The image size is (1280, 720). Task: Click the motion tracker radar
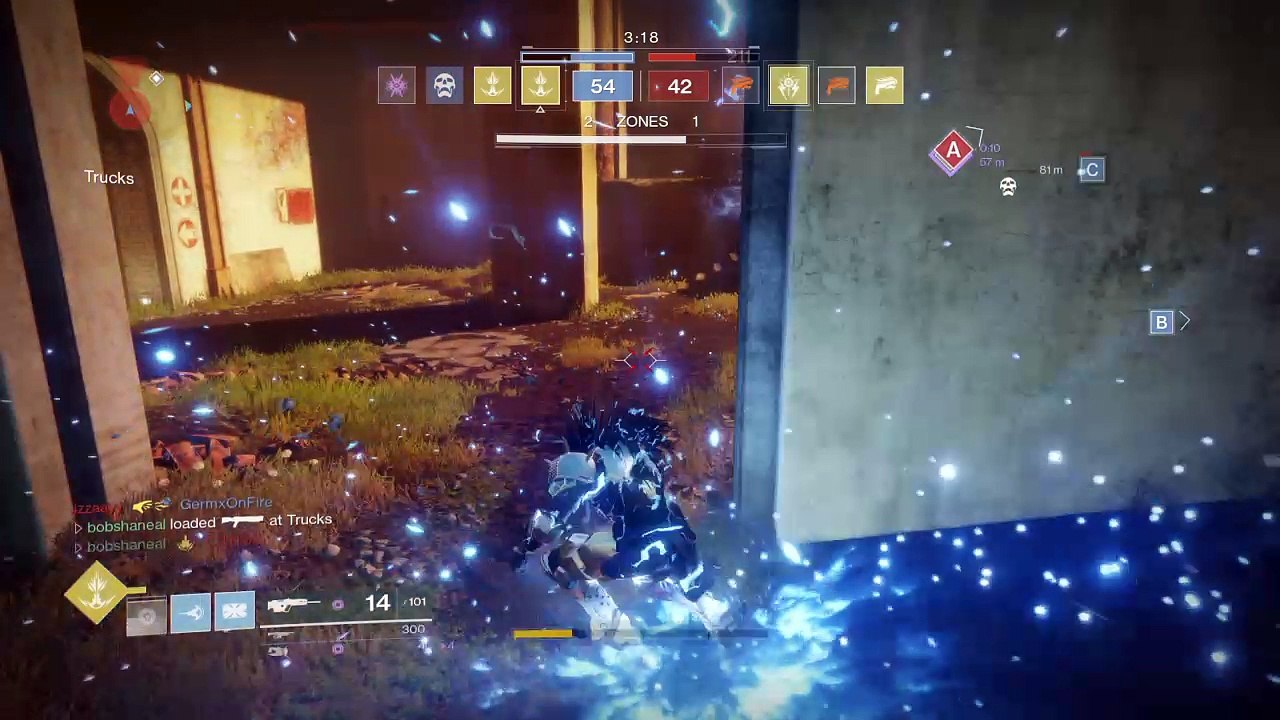coord(130,108)
